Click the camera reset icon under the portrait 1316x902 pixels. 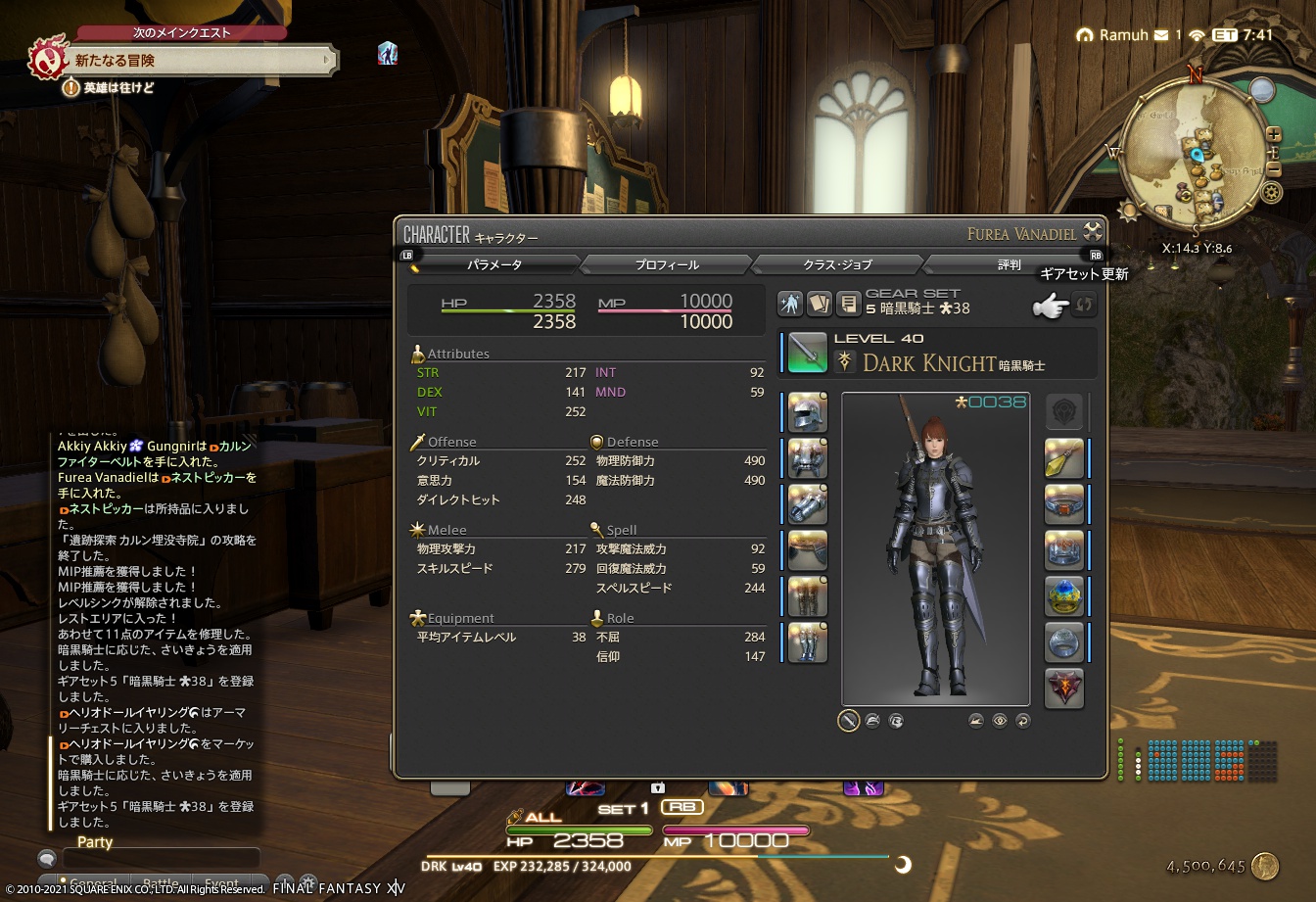(x=1024, y=720)
